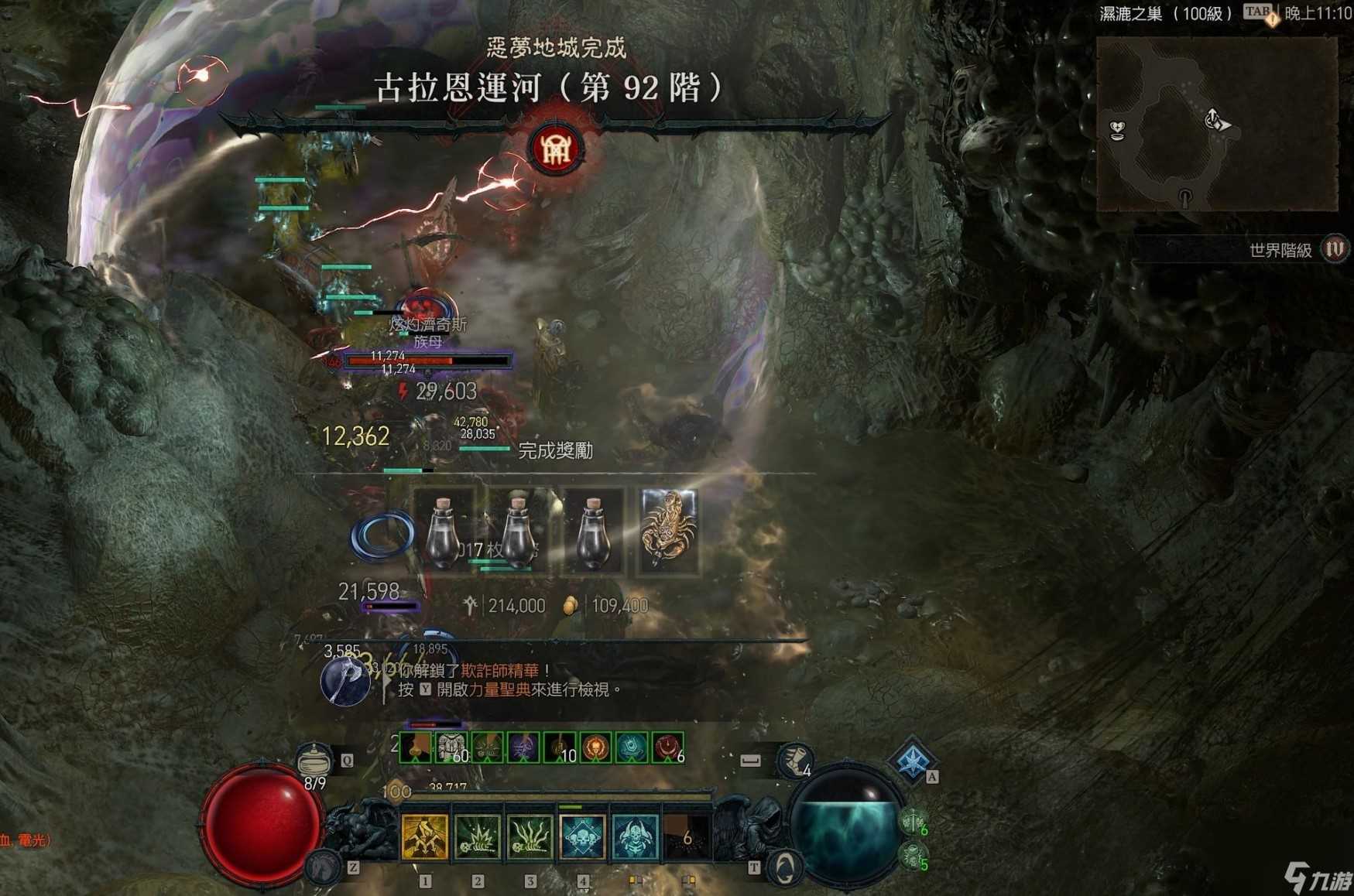Click the paragon level 100 marker on XP bar
1354x896 pixels.
tap(396, 791)
